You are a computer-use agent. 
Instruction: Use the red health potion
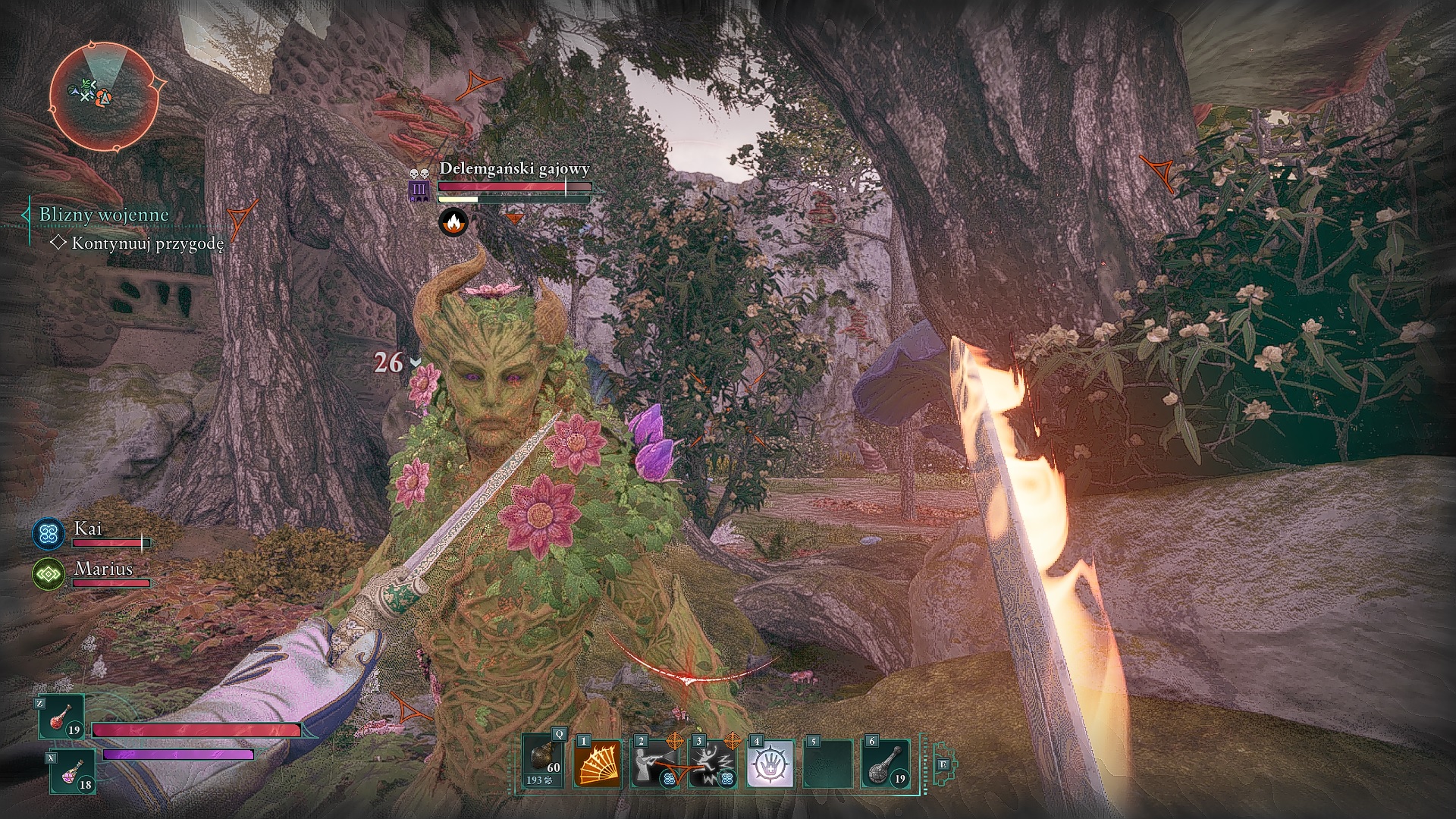(x=61, y=719)
